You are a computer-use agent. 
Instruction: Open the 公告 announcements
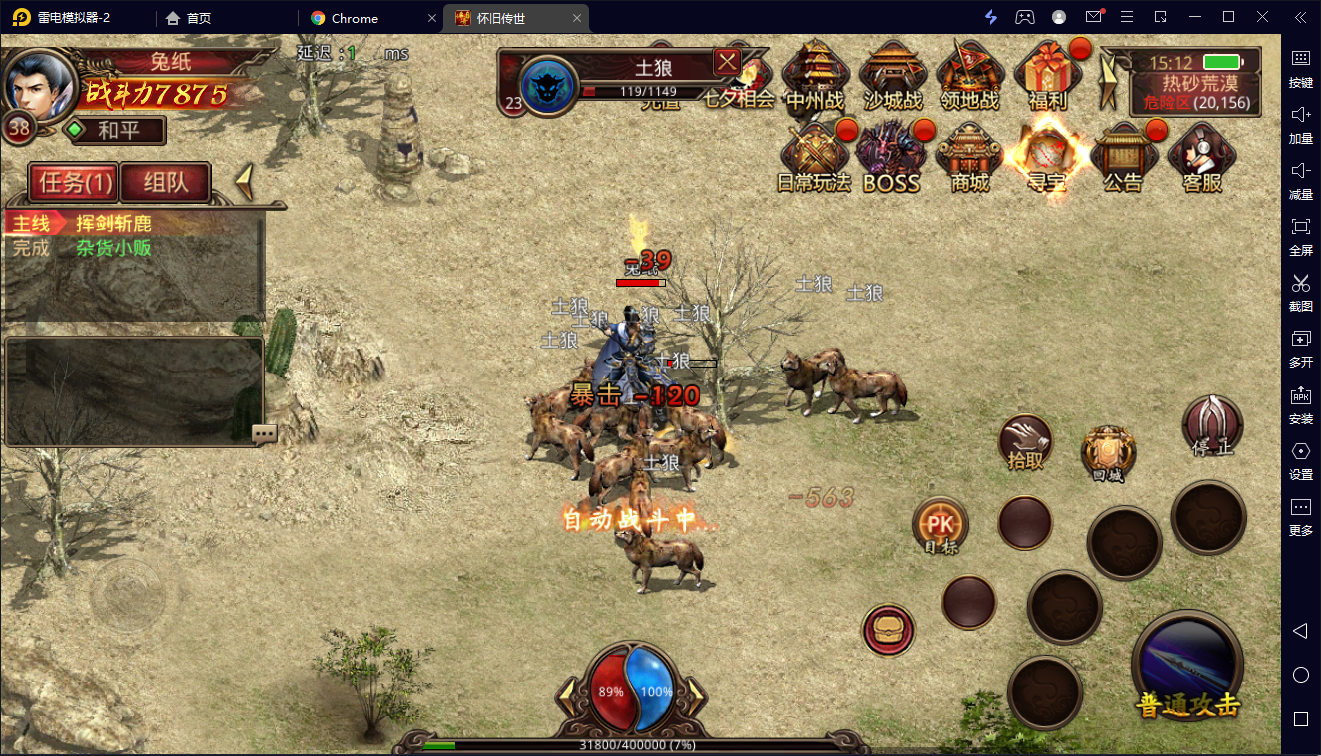(x=1123, y=156)
